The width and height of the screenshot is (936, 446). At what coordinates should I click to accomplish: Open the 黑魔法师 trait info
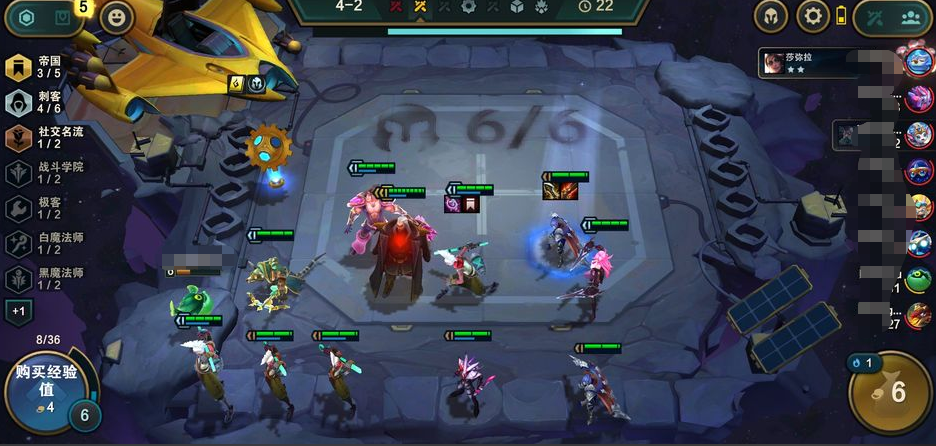coord(35,278)
